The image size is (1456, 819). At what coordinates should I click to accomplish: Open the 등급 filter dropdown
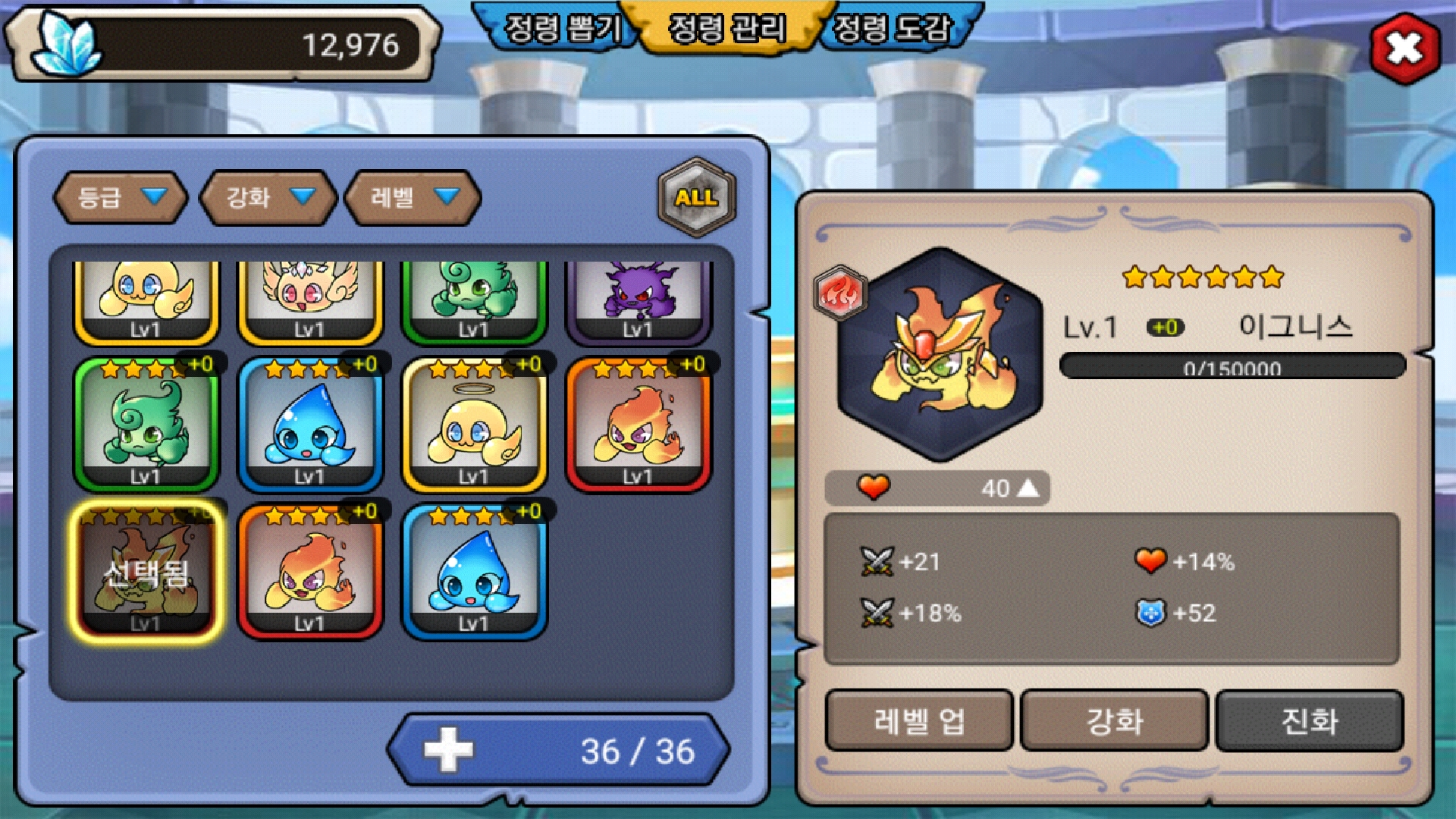(x=120, y=198)
